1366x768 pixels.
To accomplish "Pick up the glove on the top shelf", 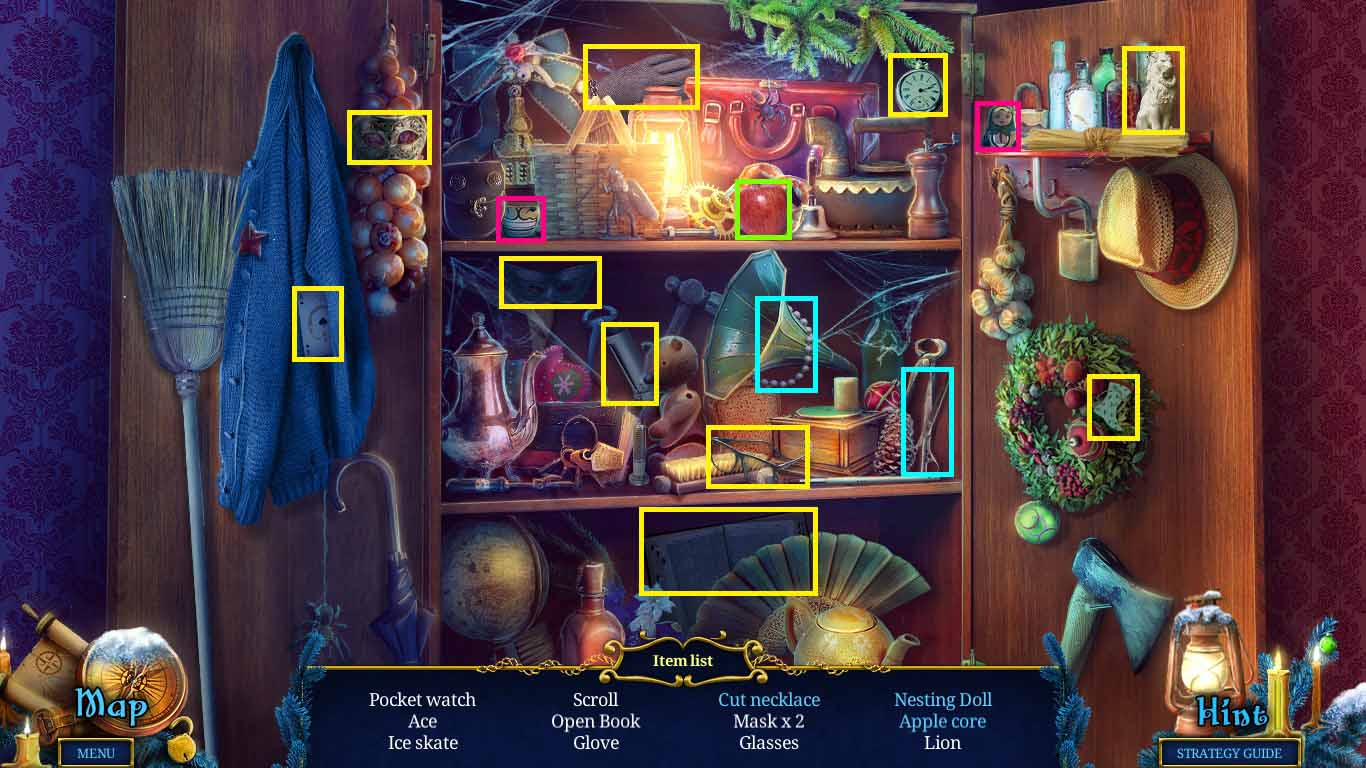I will coord(641,77).
